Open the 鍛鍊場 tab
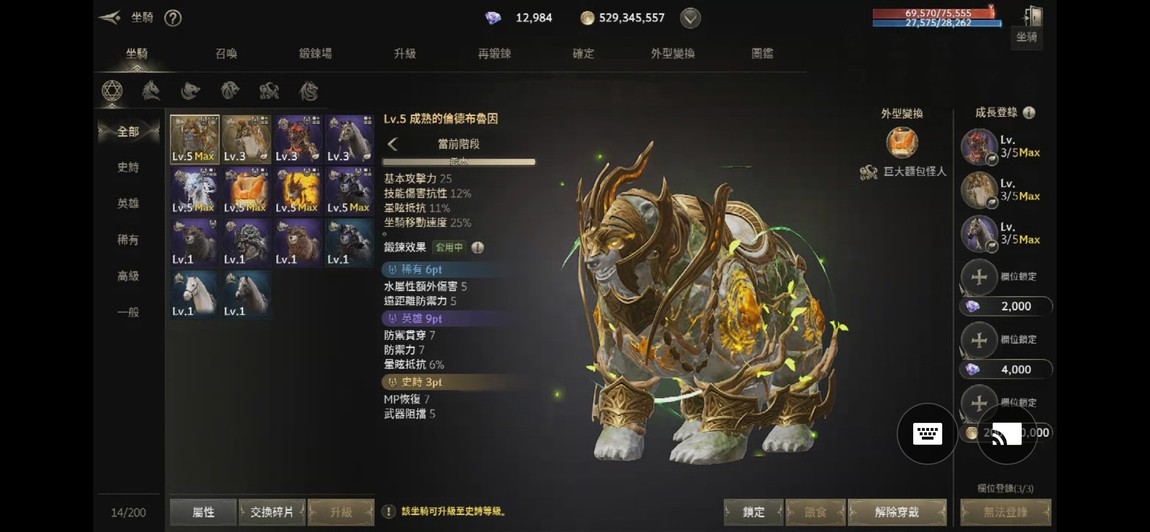The height and width of the screenshot is (532, 1150). point(315,53)
